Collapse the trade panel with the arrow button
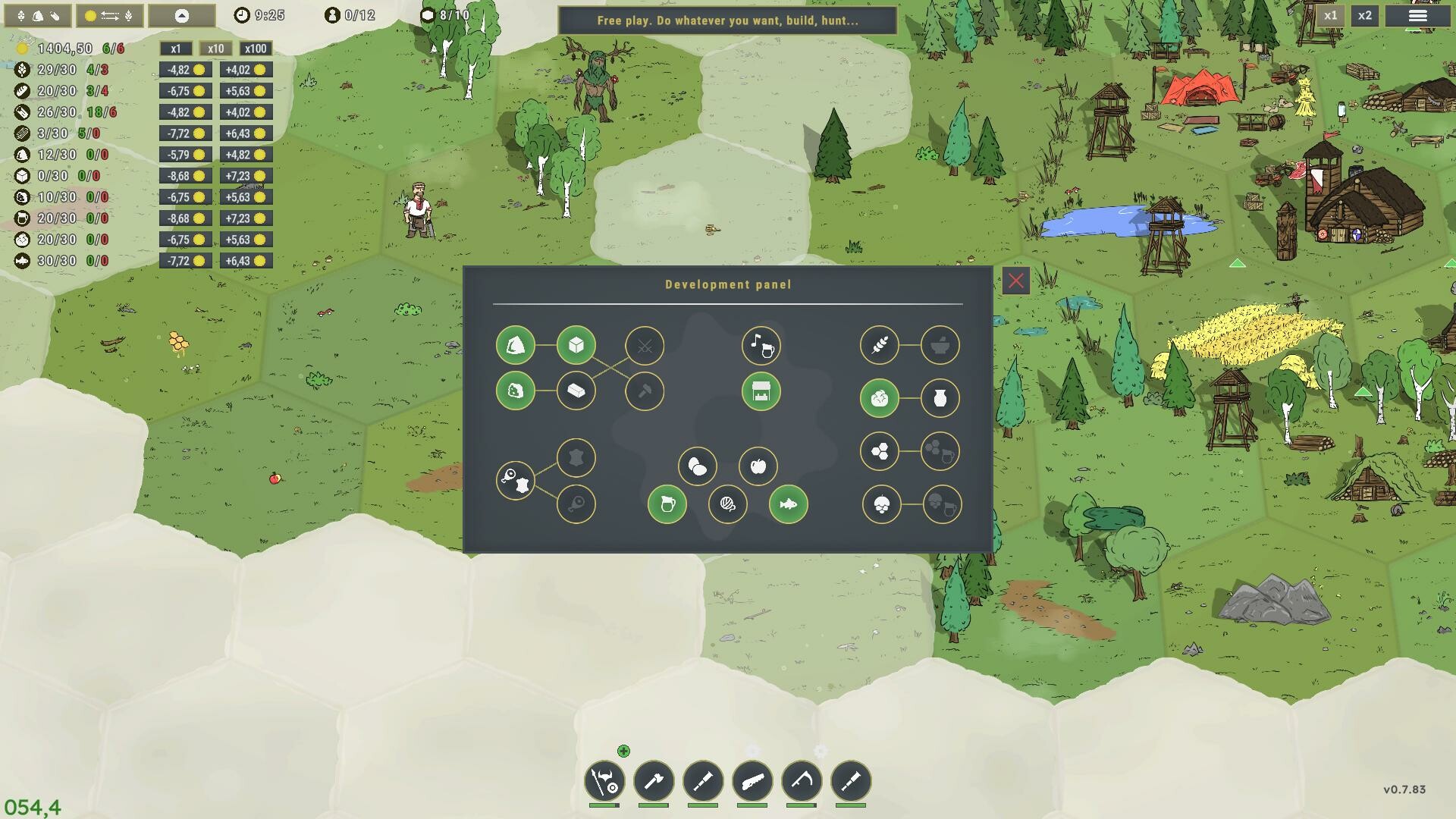Image resolution: width=1456 pixels, height=819 pixels. (181, 15)
